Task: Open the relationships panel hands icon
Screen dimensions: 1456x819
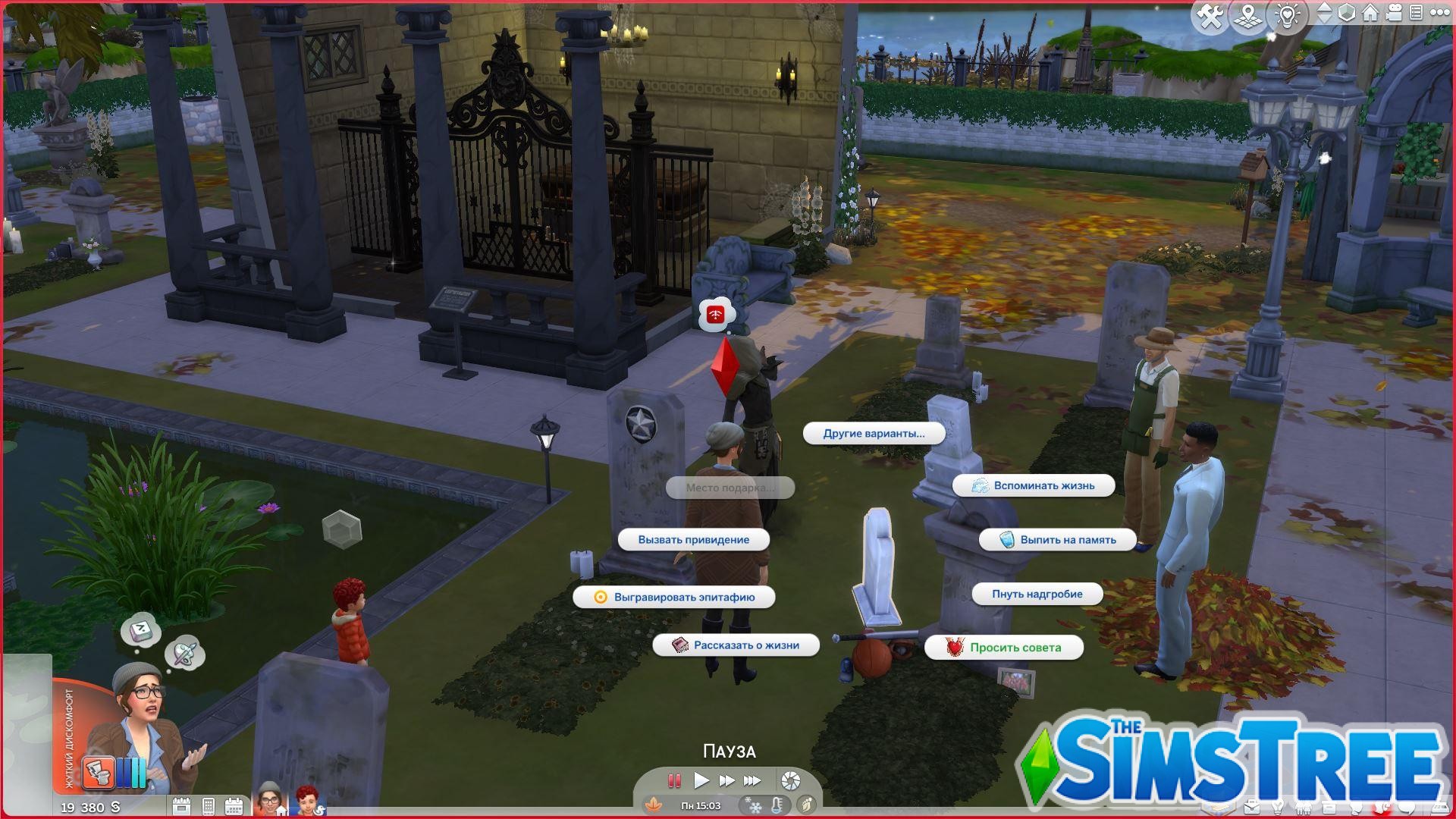Action: point(1303,808)
